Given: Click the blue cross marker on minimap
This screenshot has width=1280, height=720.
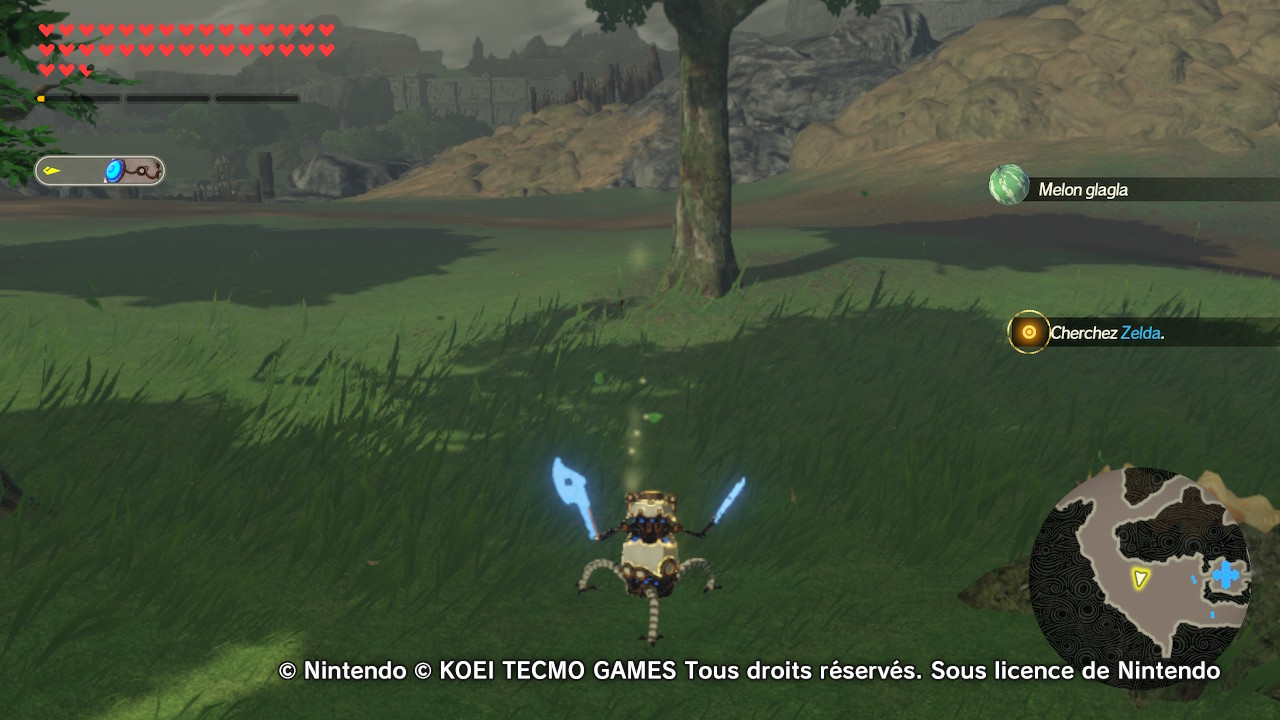Looking at the screenshot, I should [x=1225, y=575].
